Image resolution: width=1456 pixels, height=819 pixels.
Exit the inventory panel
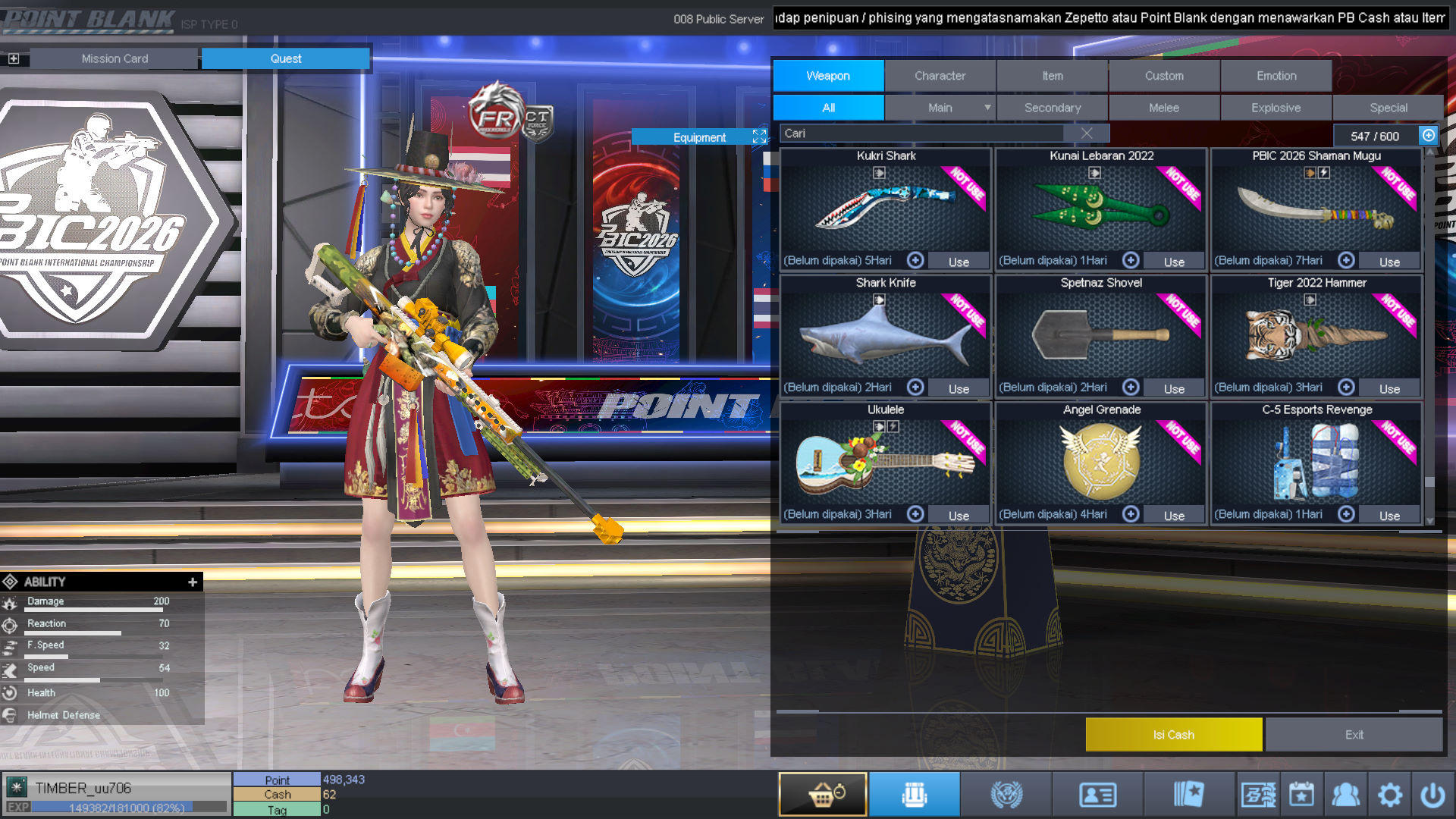[1354, 735]
